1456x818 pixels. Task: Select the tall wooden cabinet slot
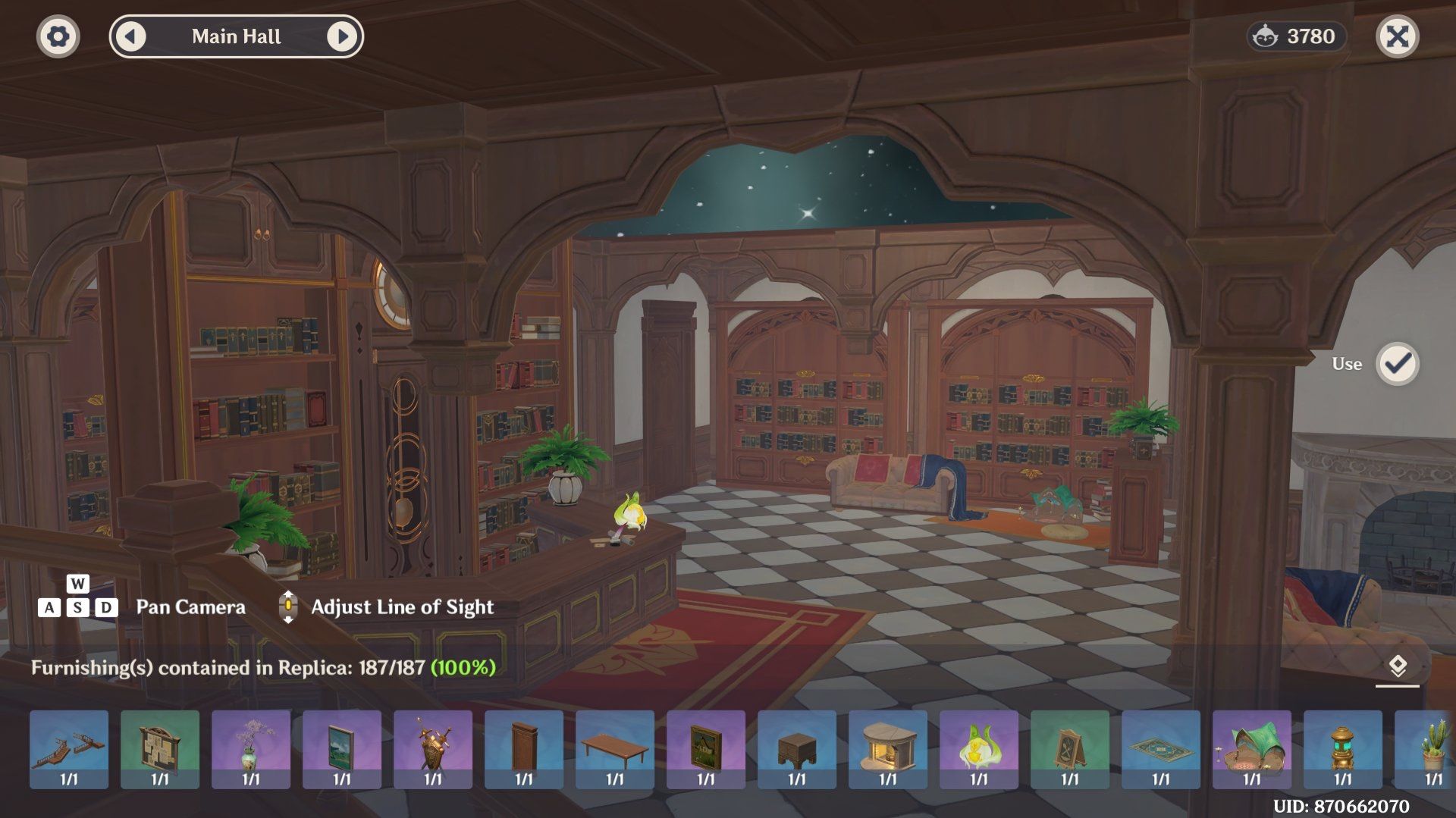coord(524,749)
